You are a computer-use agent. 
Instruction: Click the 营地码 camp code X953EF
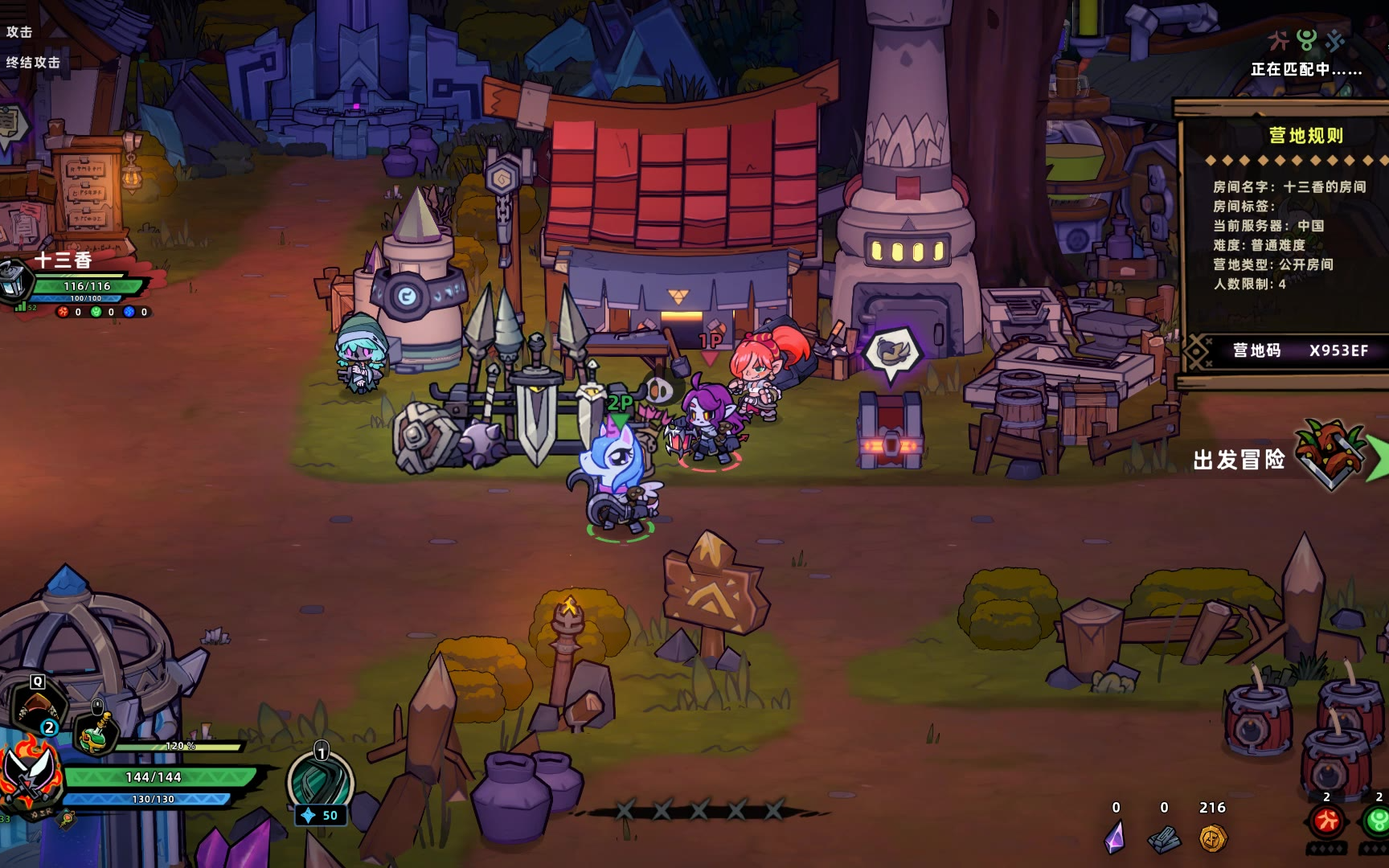click(x=1299, y=350)
